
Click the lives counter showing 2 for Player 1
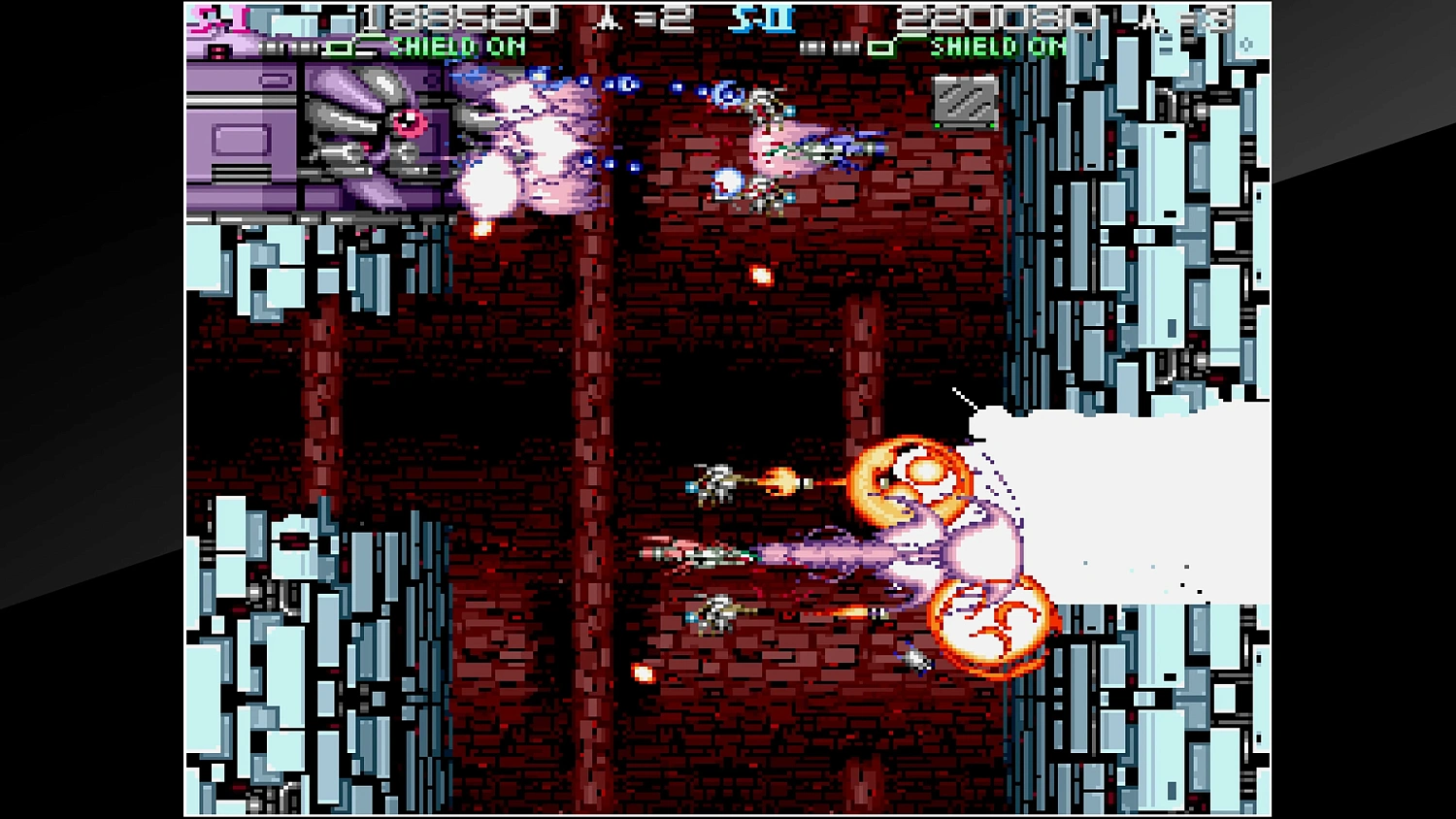click(x=679, y=16)
